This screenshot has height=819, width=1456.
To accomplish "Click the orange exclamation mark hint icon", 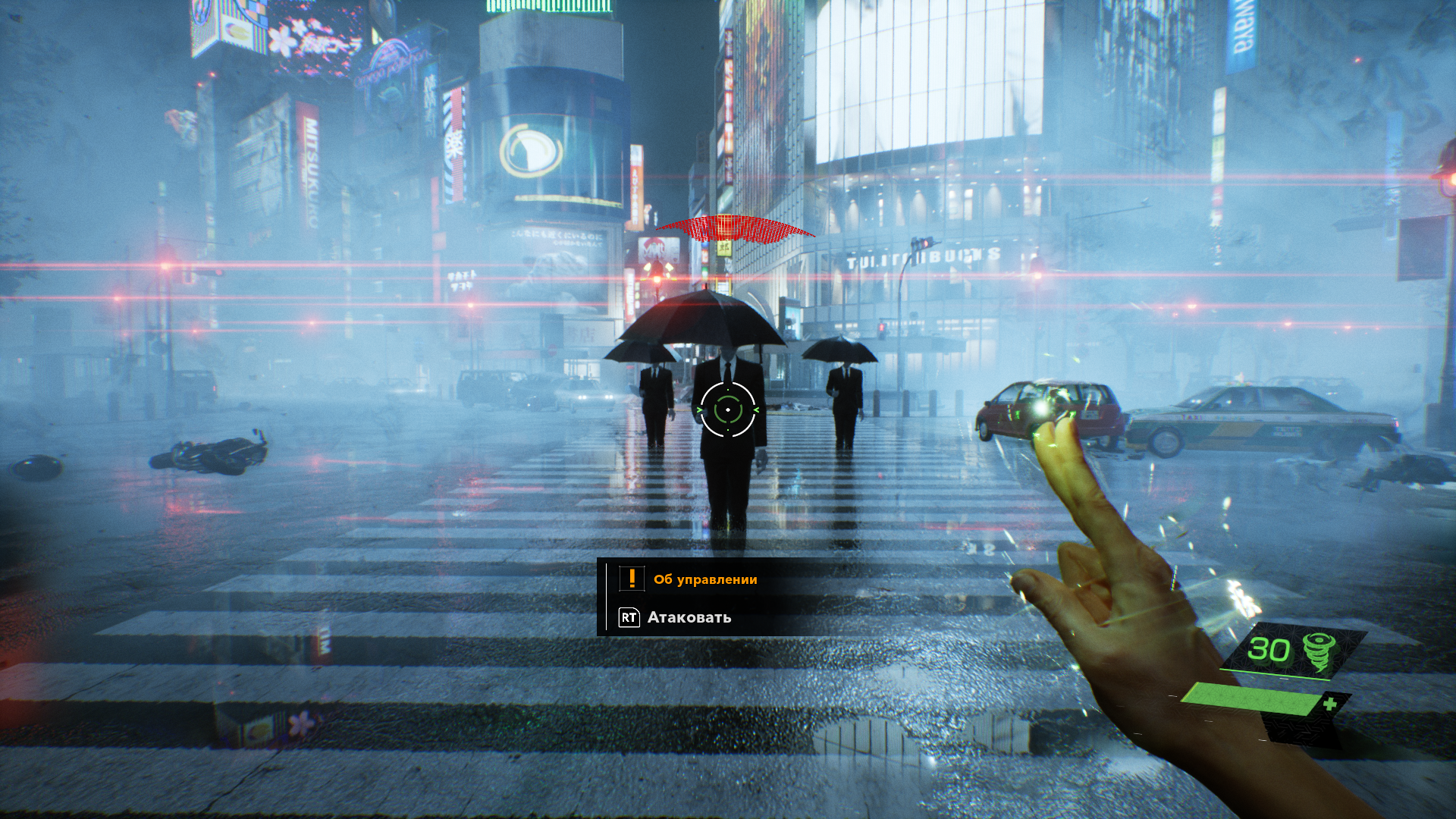I will [632, 579].
